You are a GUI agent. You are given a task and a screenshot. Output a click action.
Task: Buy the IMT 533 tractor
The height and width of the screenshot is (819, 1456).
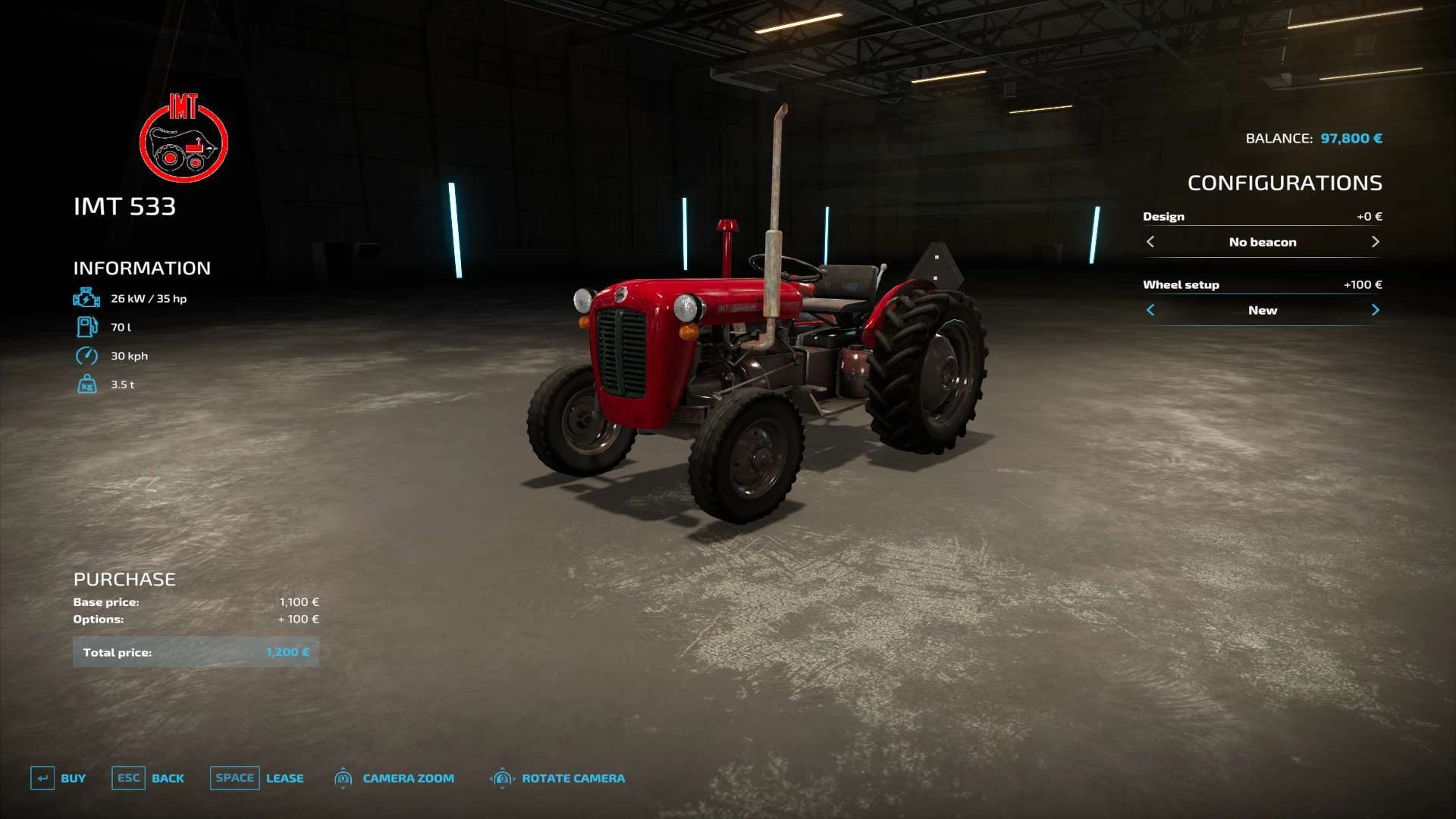pos(58,778)
